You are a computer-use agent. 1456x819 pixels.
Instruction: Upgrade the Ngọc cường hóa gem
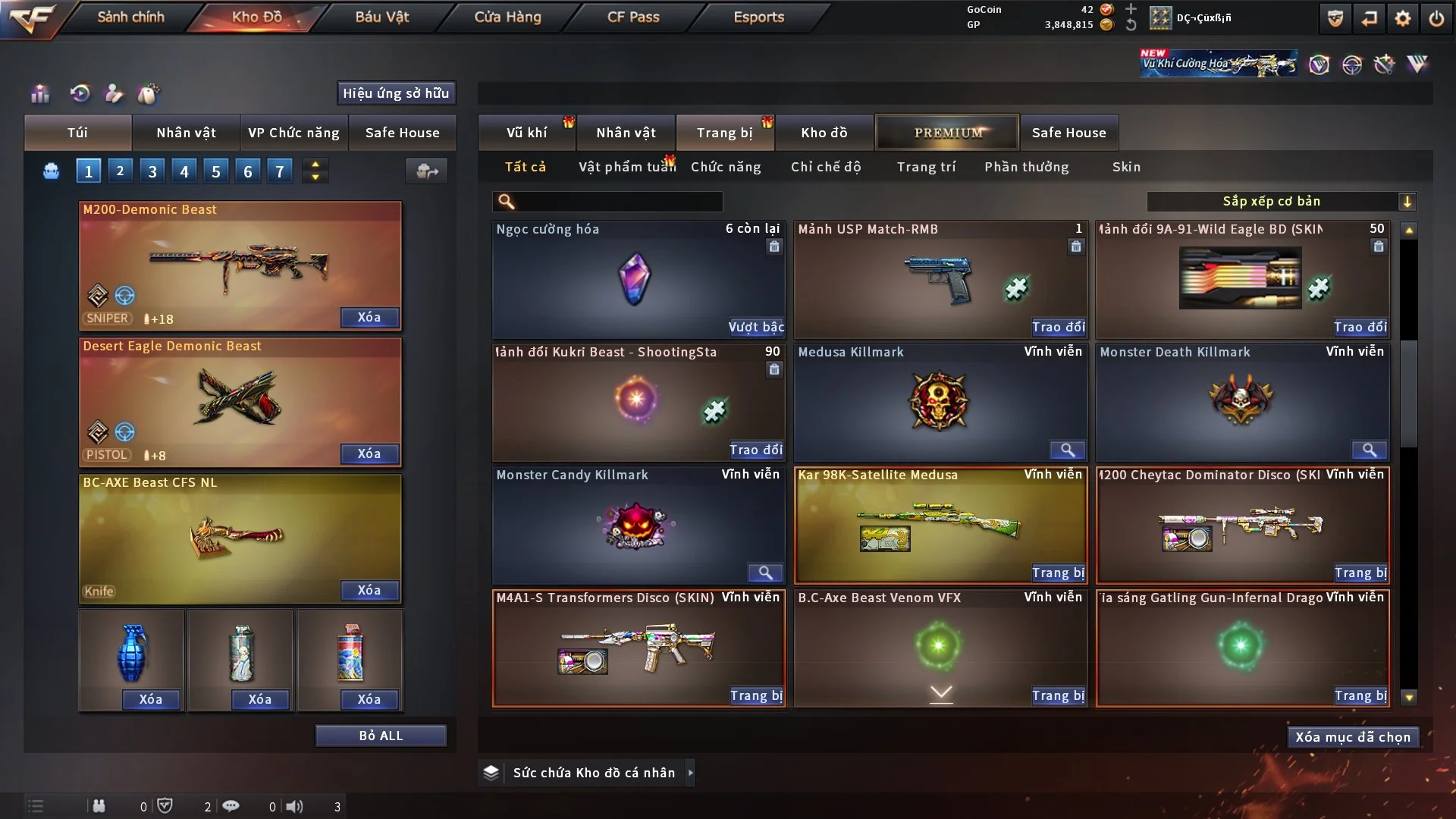[756, 327]
